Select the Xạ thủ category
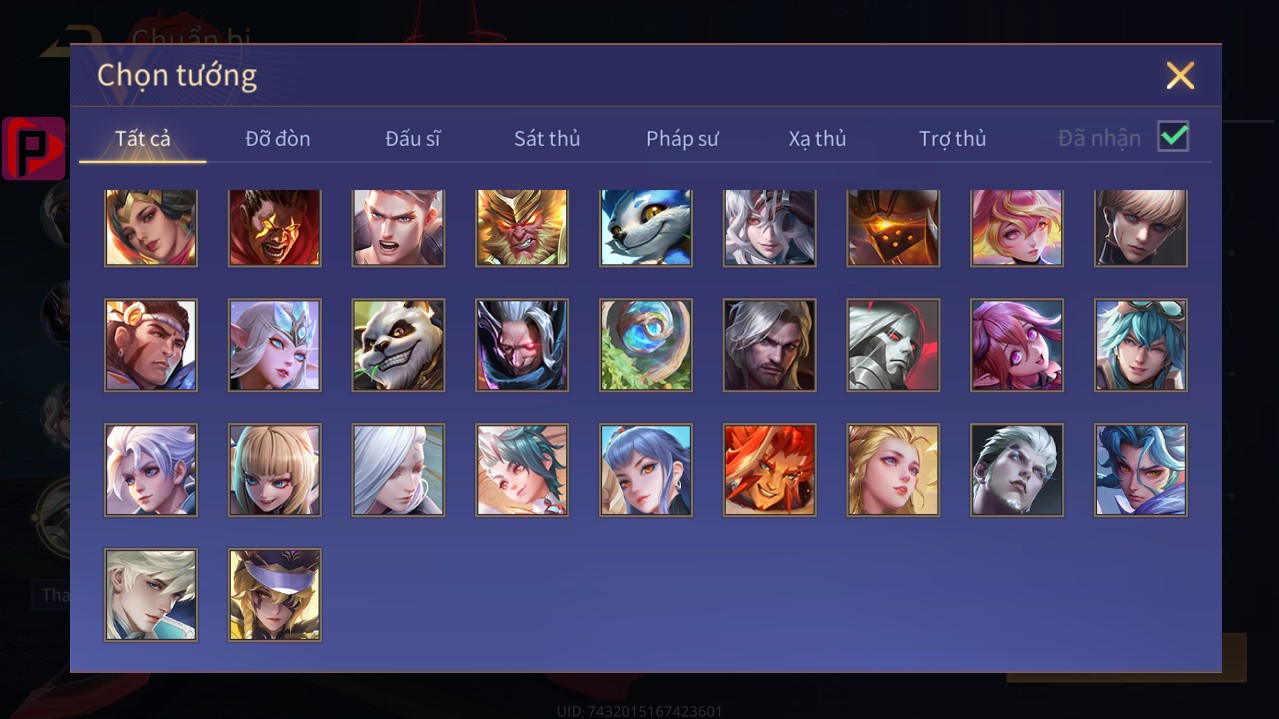1279x719 pixels. point(817,139)
